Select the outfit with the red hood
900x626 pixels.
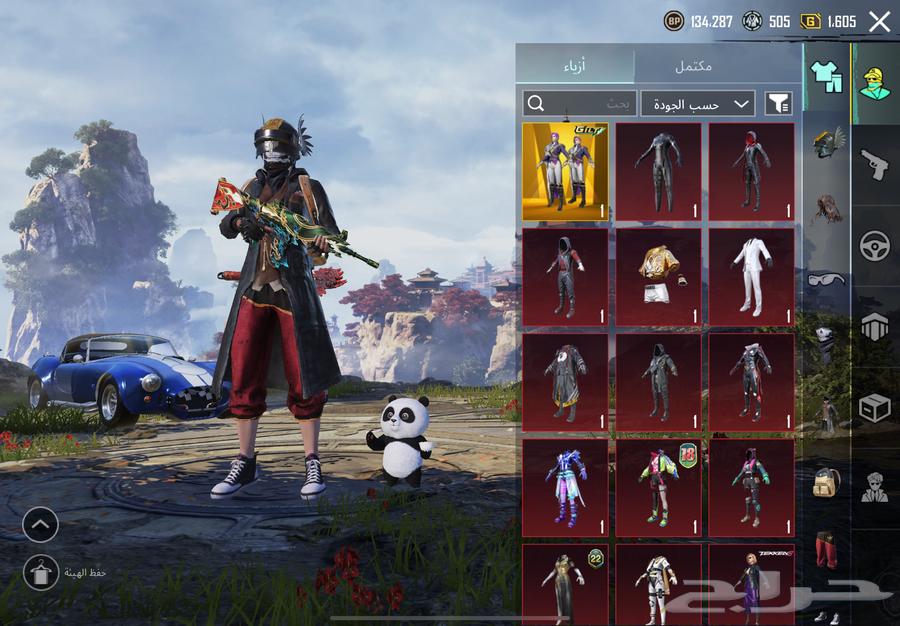click(752, 171)
